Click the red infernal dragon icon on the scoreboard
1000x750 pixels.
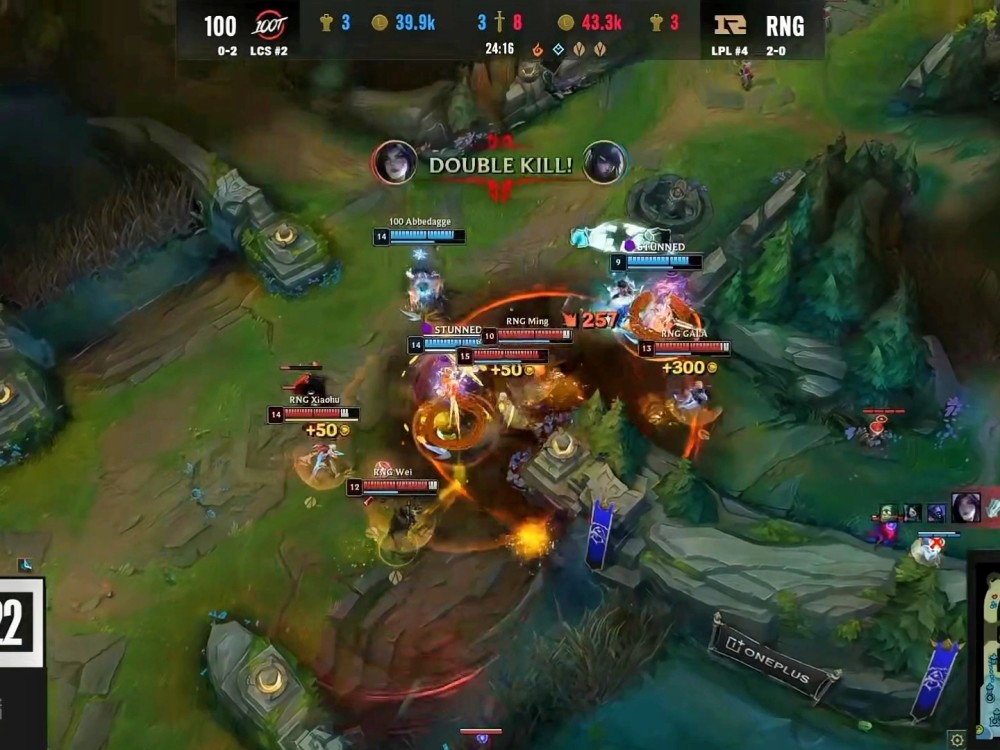[537, 48]
